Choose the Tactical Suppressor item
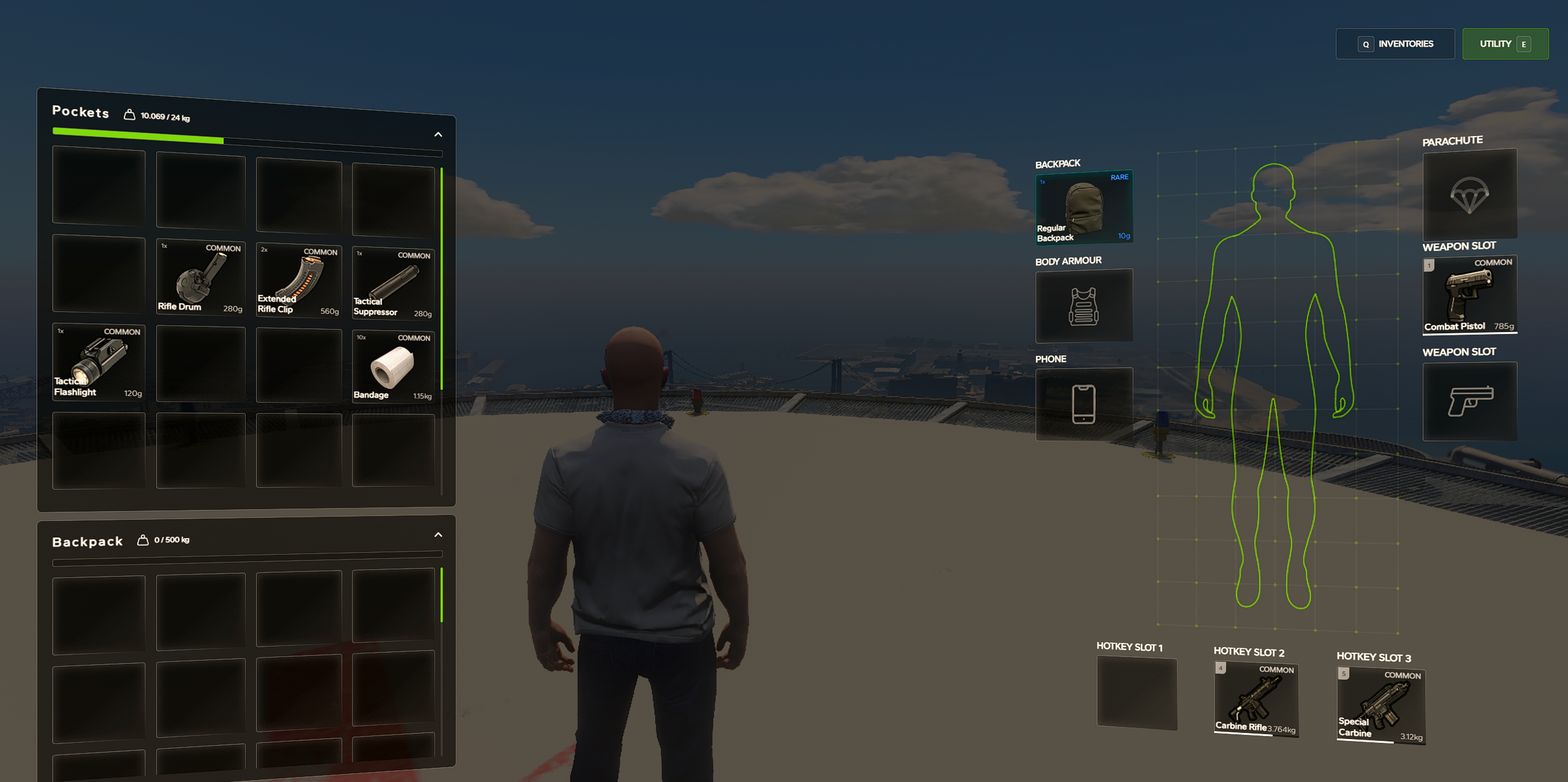The height and width of the screenshot is (782, 1568). pos(393,284)
